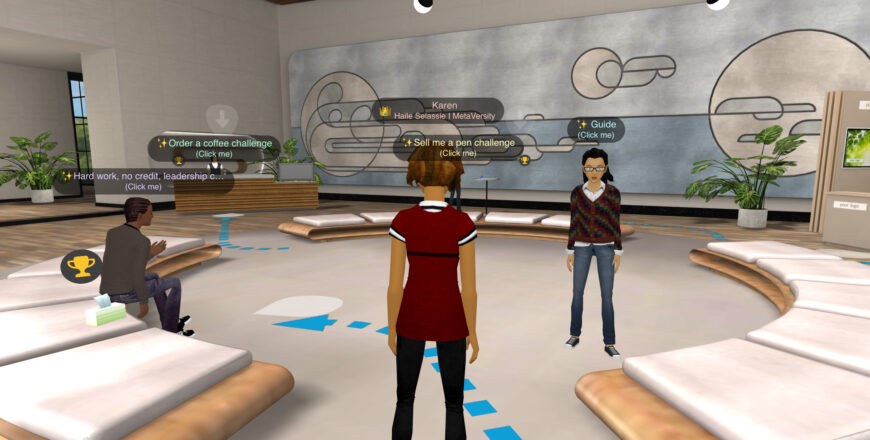Open the large gold trophy icon
Image resolution: width=870 pixels, height=440 pixels.
click(x=80, y=266)
